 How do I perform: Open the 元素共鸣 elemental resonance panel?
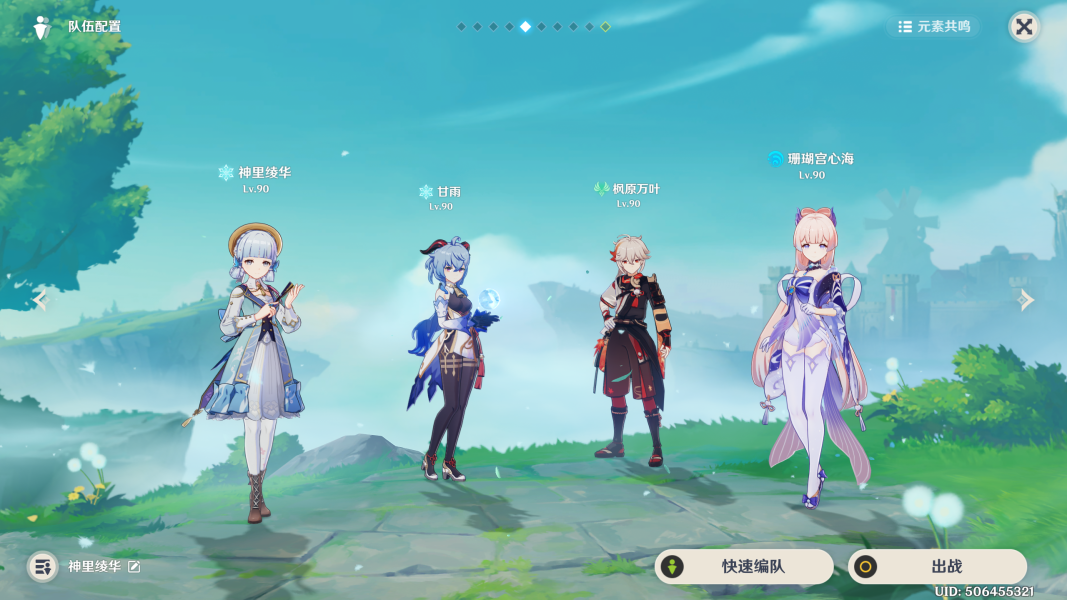934,27
